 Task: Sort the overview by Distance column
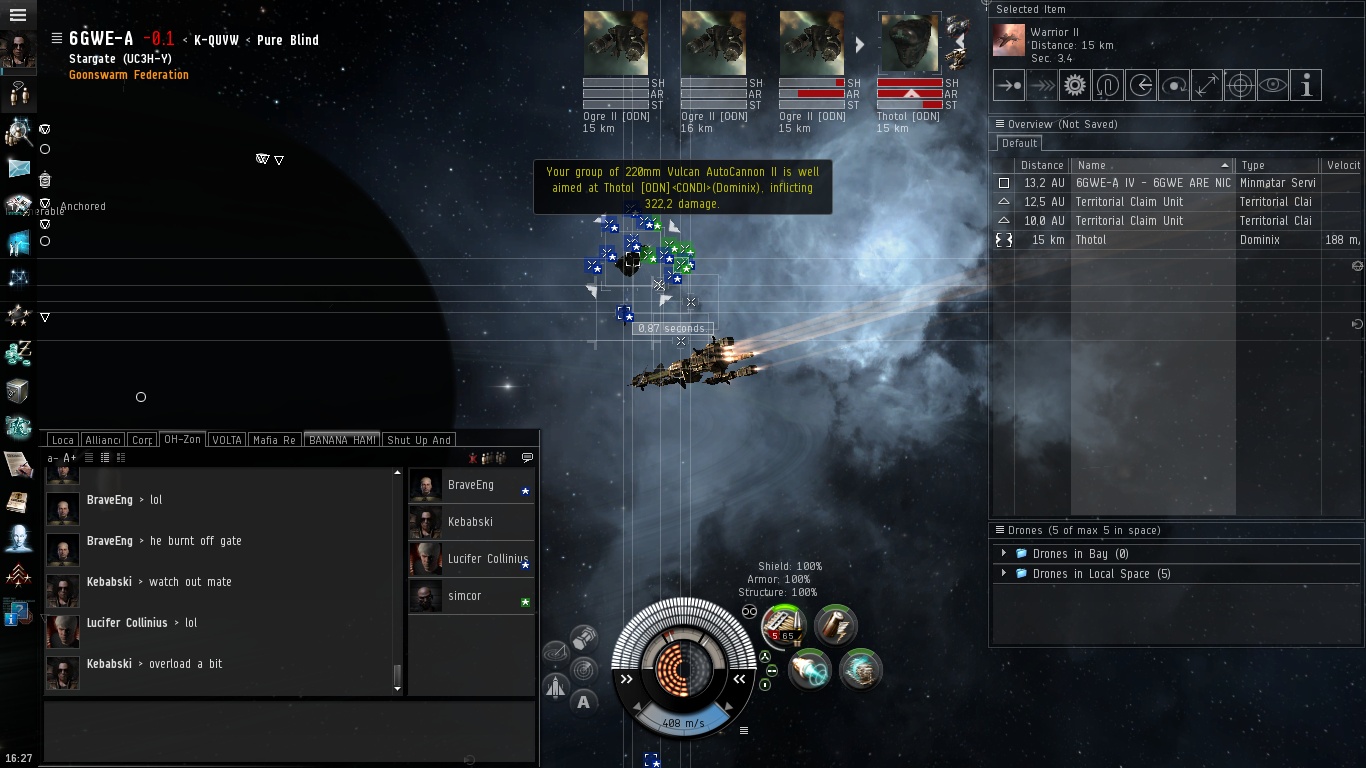1042,165
